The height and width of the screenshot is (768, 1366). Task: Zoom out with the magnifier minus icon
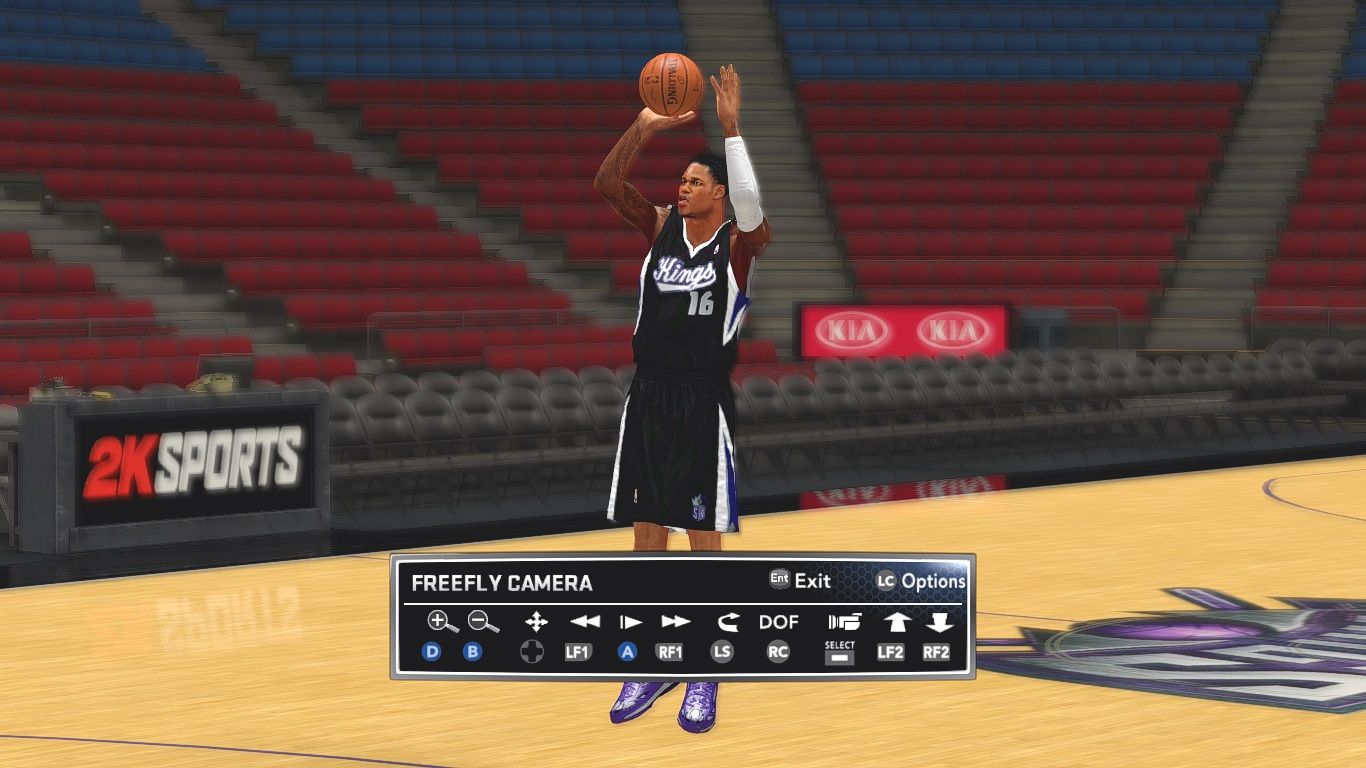[x=484, y=622]
